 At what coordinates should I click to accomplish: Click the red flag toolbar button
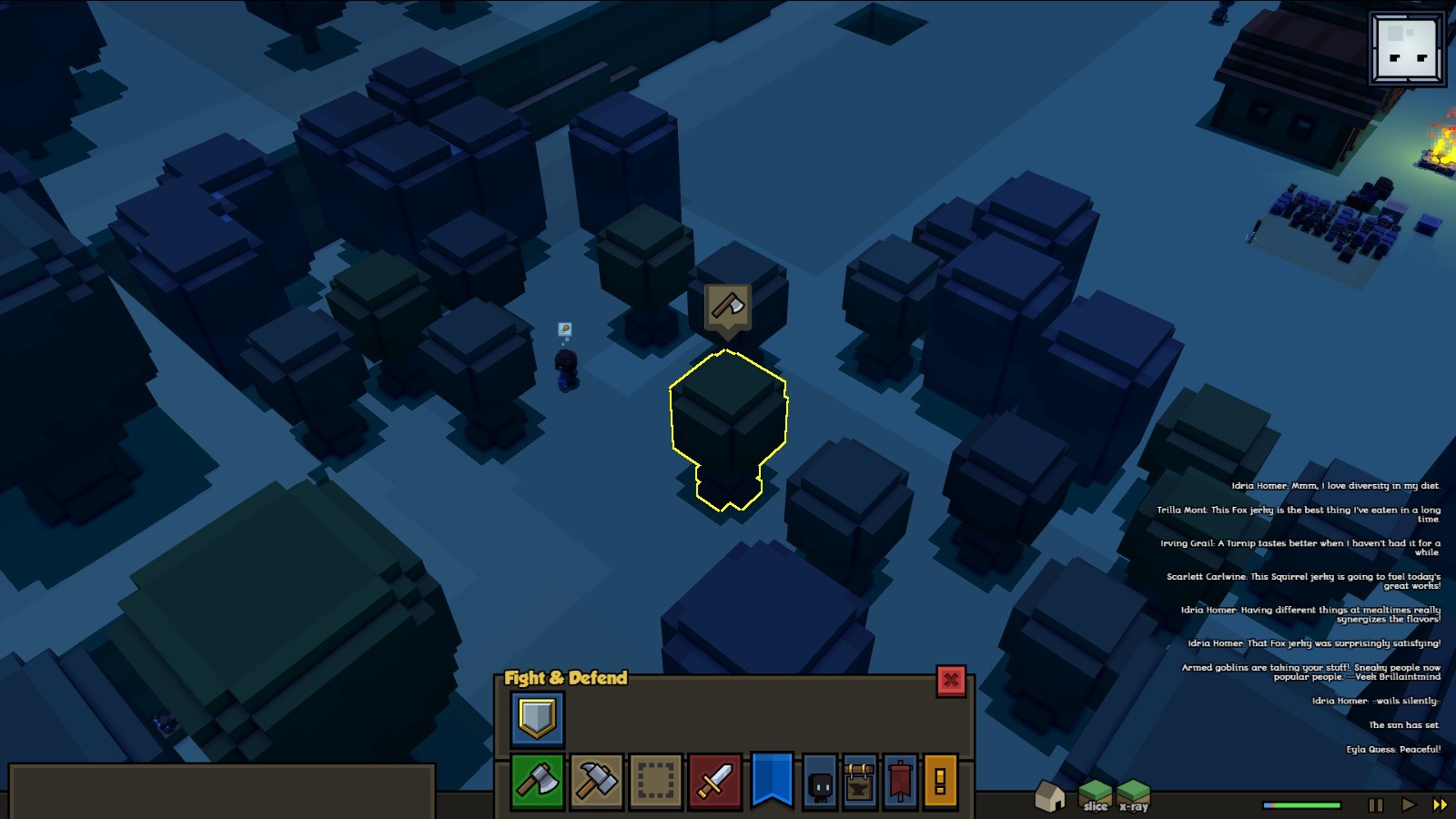coord(900,781)
